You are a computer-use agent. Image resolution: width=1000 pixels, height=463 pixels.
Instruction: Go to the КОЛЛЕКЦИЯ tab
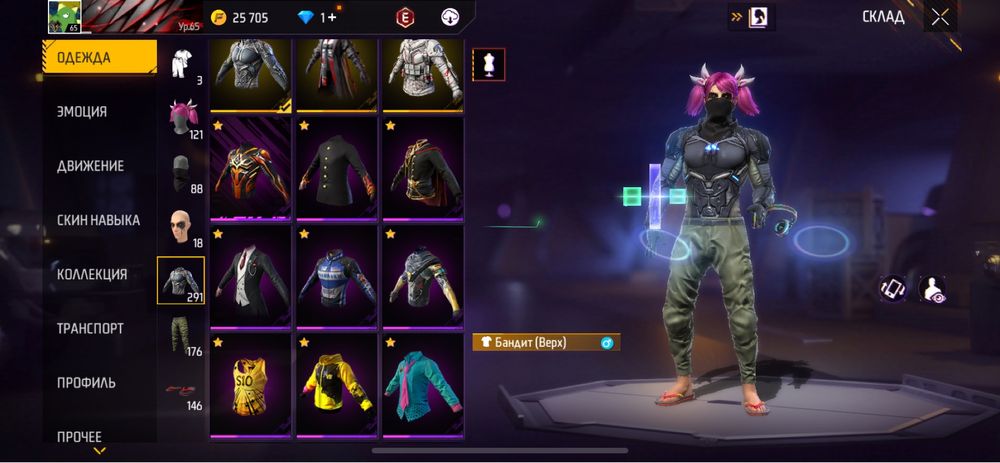click(92, 274)
